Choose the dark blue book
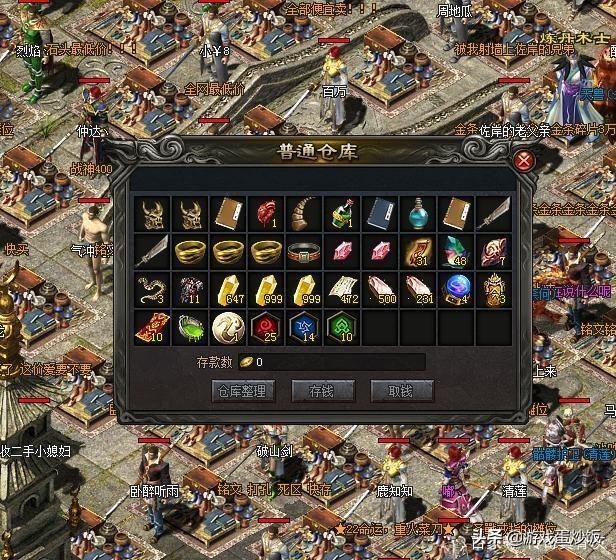Image resolution: width=616 pixels, height=560 pixels. click(x=380, y=213)
